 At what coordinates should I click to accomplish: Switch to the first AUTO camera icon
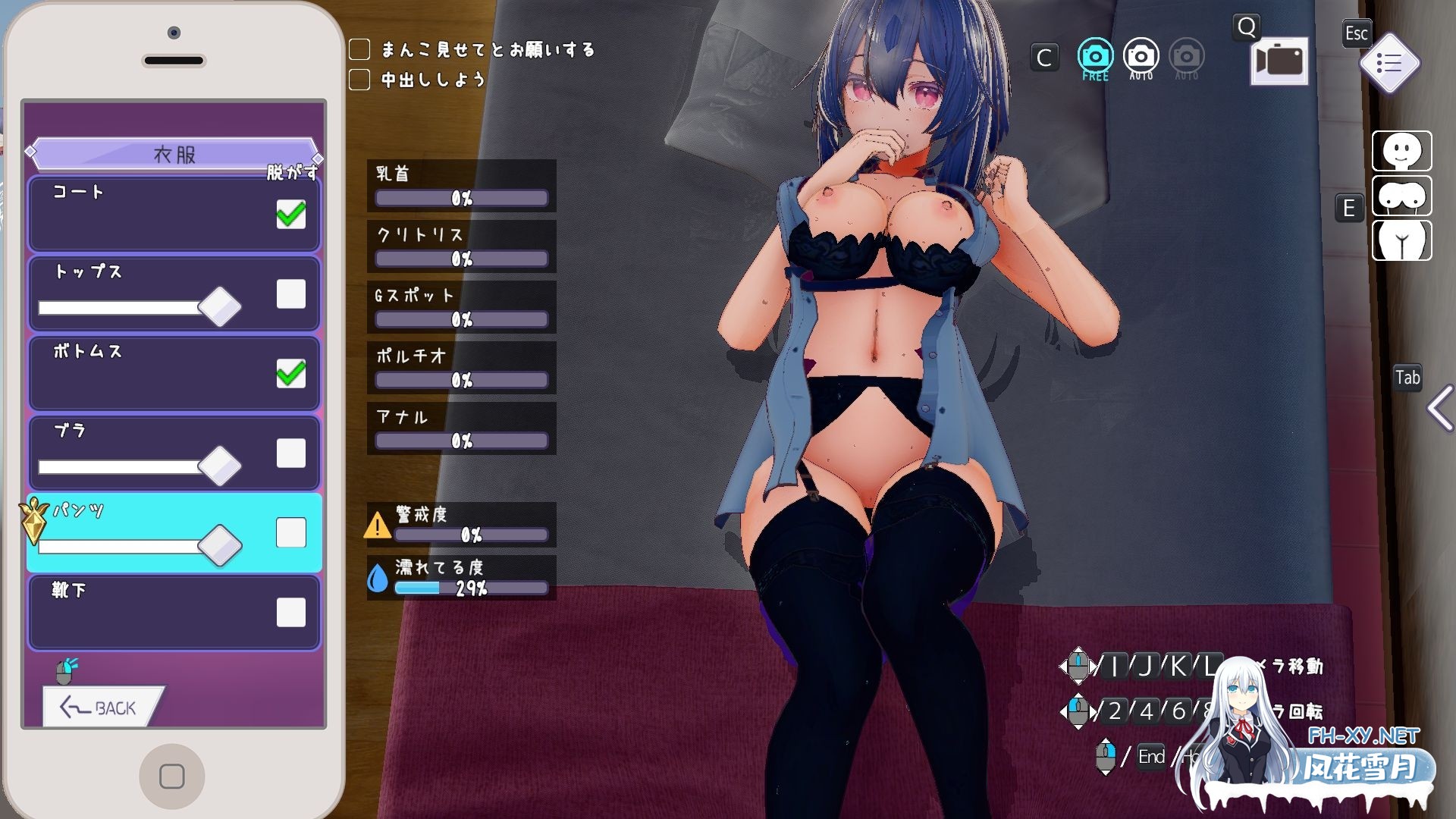point(1141,55)
